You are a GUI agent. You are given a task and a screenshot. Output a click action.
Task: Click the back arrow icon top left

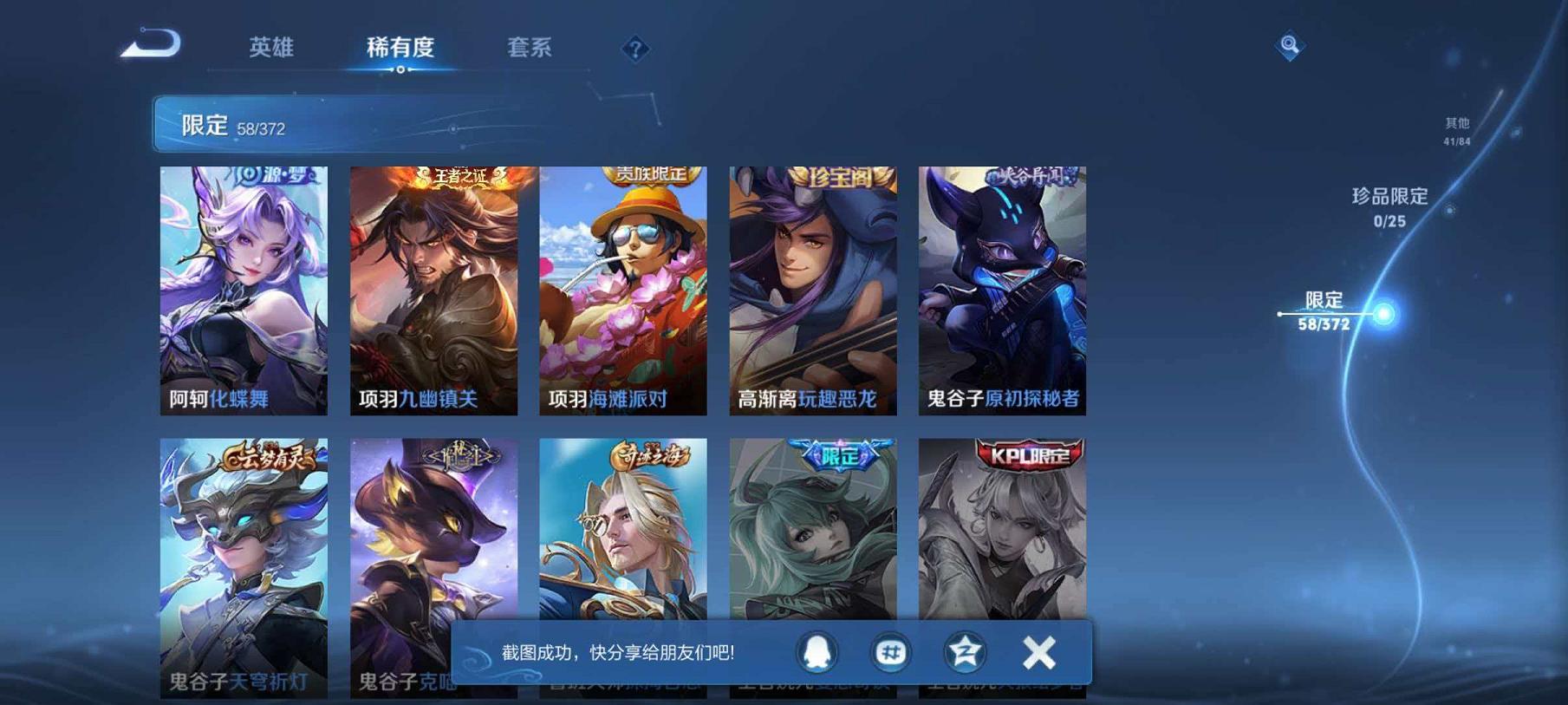tap(152, 41)
